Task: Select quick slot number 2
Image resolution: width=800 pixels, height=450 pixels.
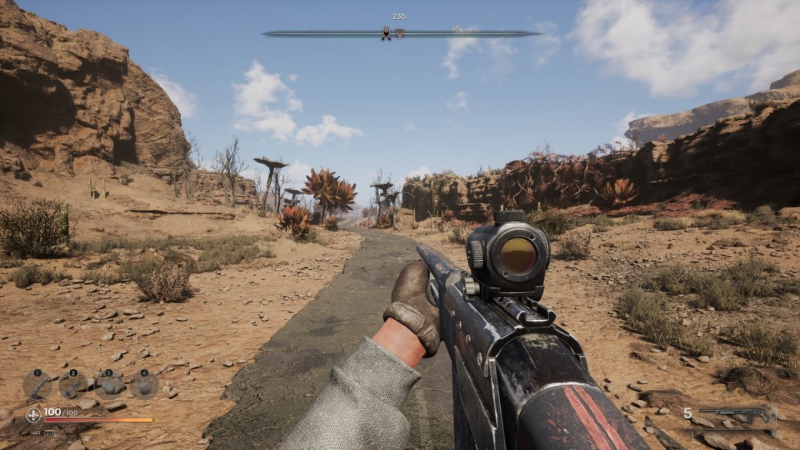Action: pos(73,383)
